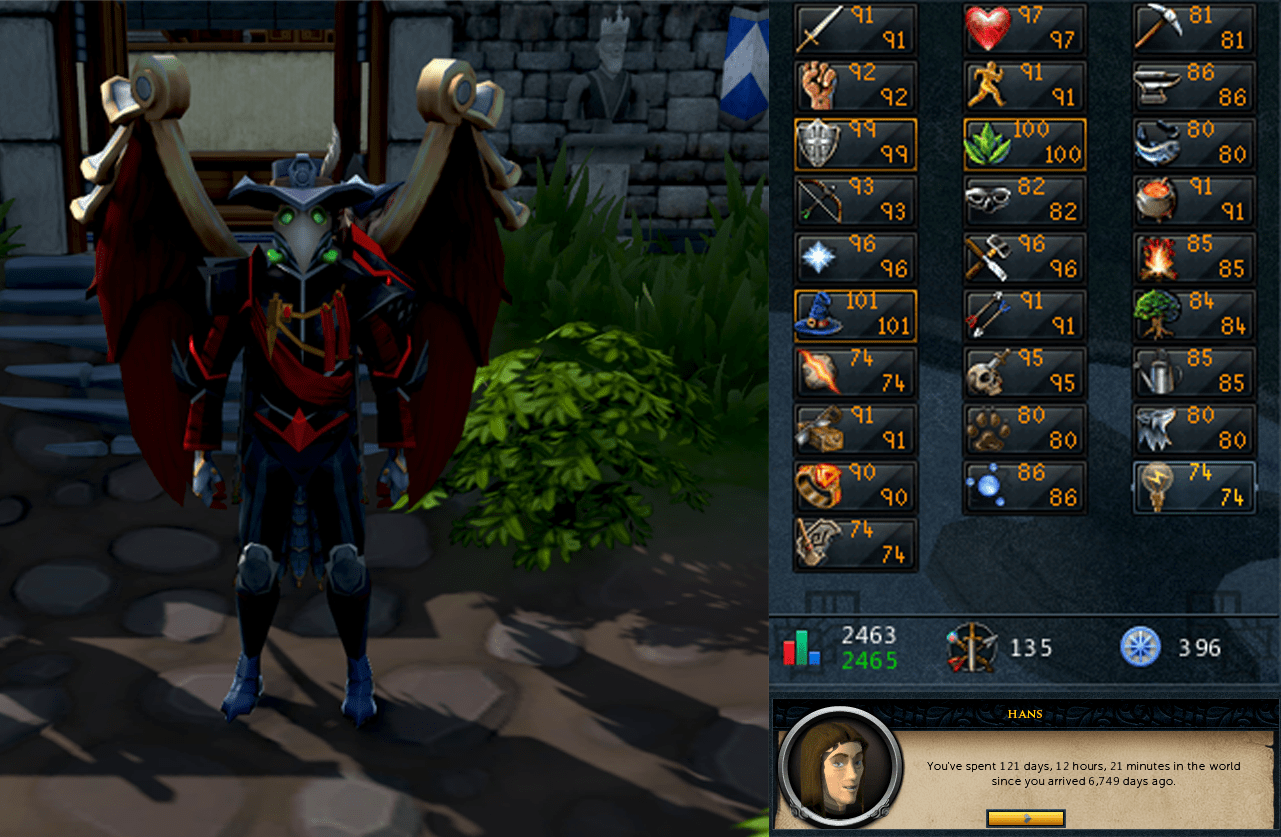The height and width of the screenshot is (837, 1281).
Task: Select the Strength skill icon
Action: [x=855, y=87]
